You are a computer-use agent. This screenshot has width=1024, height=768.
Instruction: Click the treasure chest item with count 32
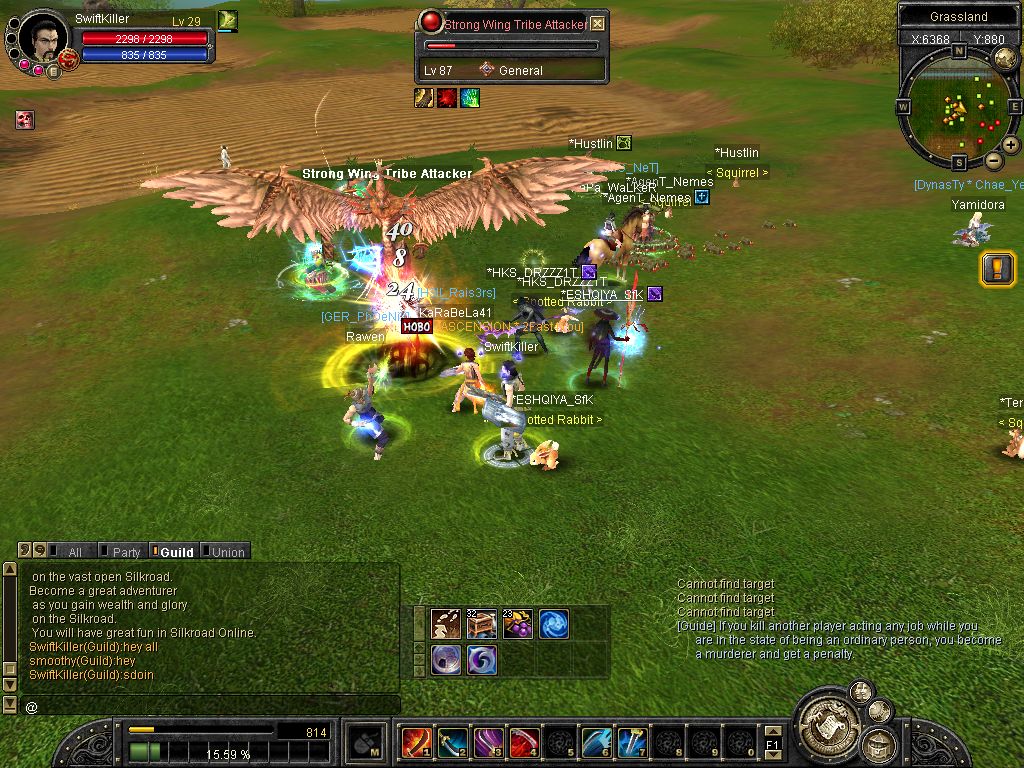click(x=481, y=624)
